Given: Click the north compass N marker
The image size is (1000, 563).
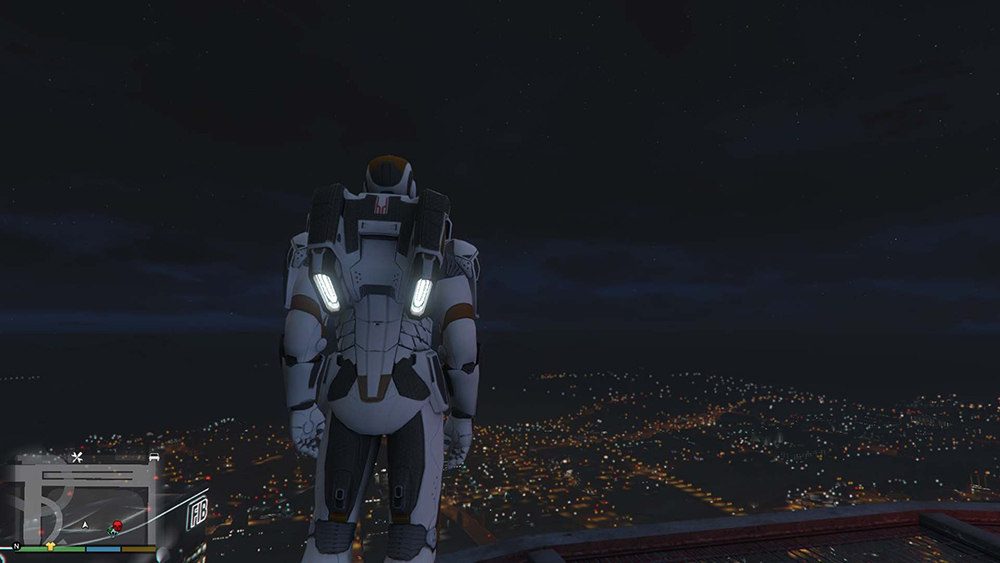Looking at the screenshot, I should (x=16, y=547).
